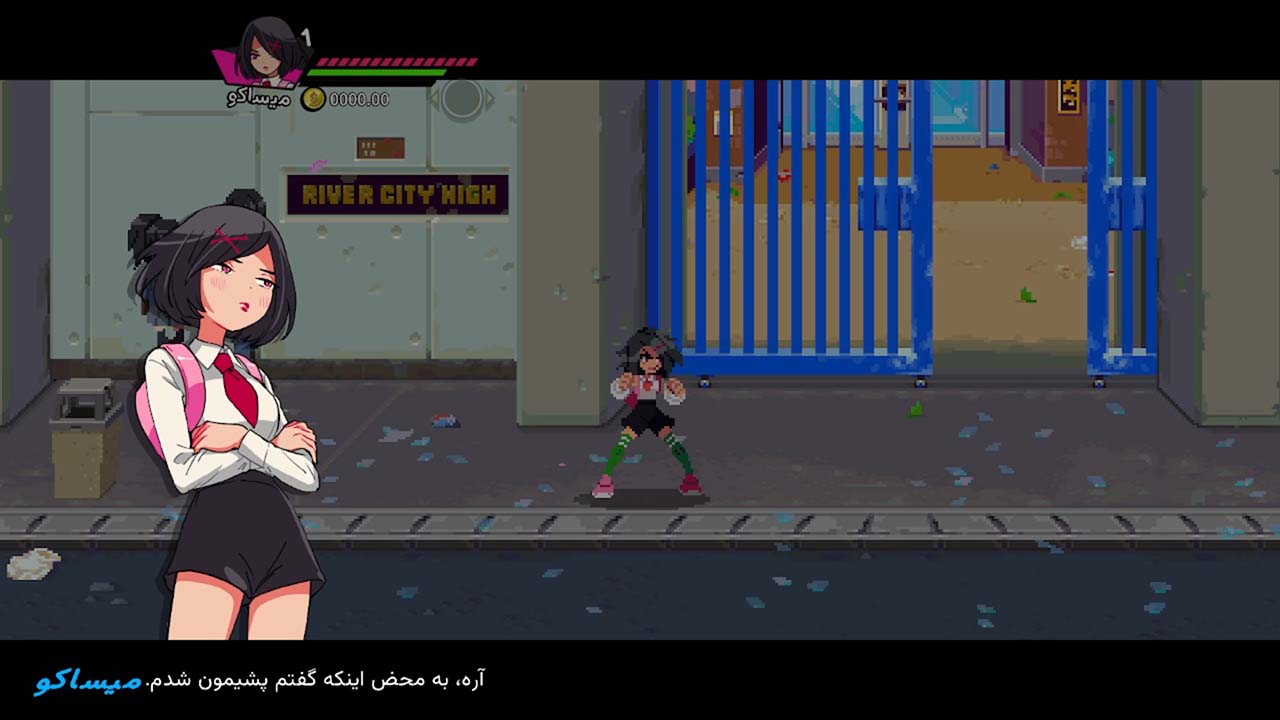Image resolution: width=1280 pixels, height=720 pixels.
Task: Click the right arrow of the stage indicator
Action: point(490,97)
